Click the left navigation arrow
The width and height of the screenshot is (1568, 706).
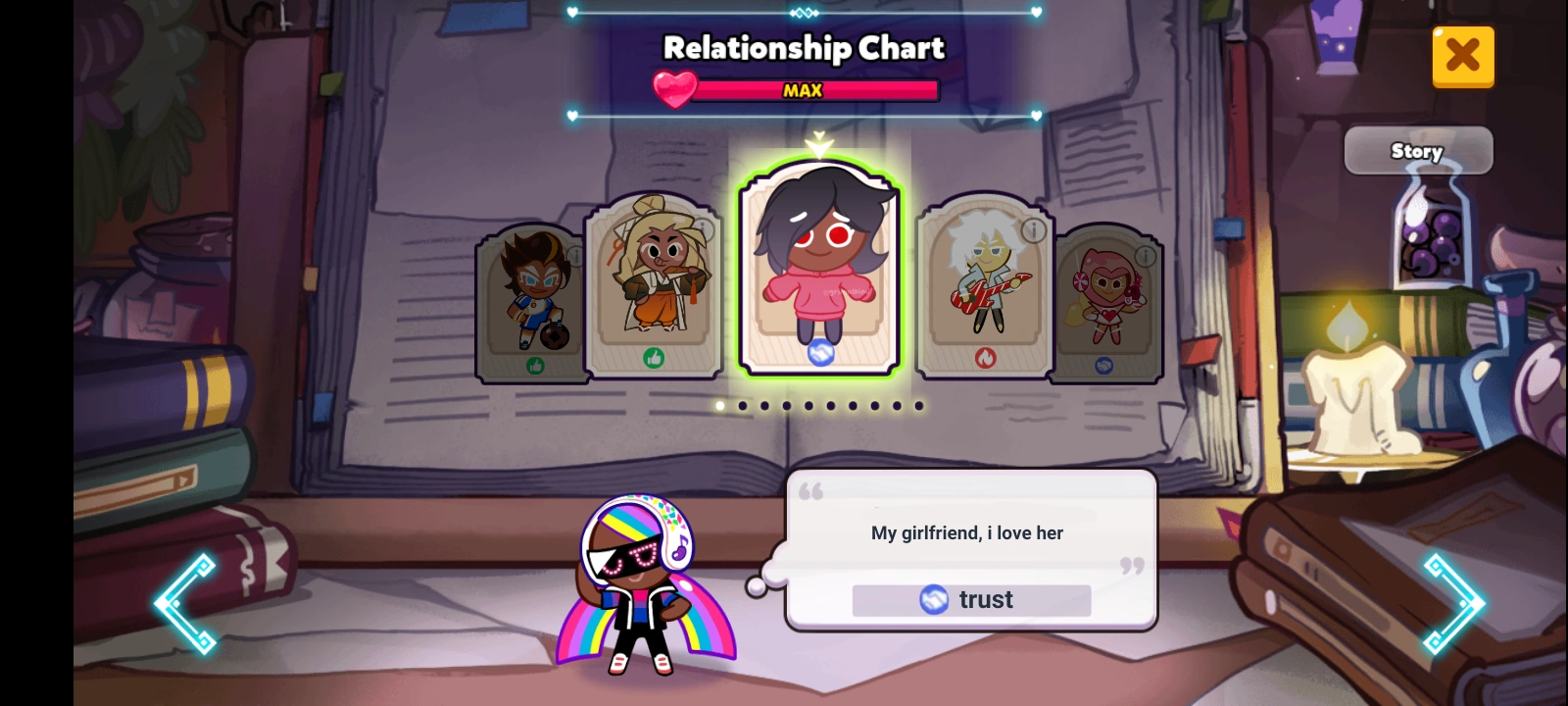point(186,604)
